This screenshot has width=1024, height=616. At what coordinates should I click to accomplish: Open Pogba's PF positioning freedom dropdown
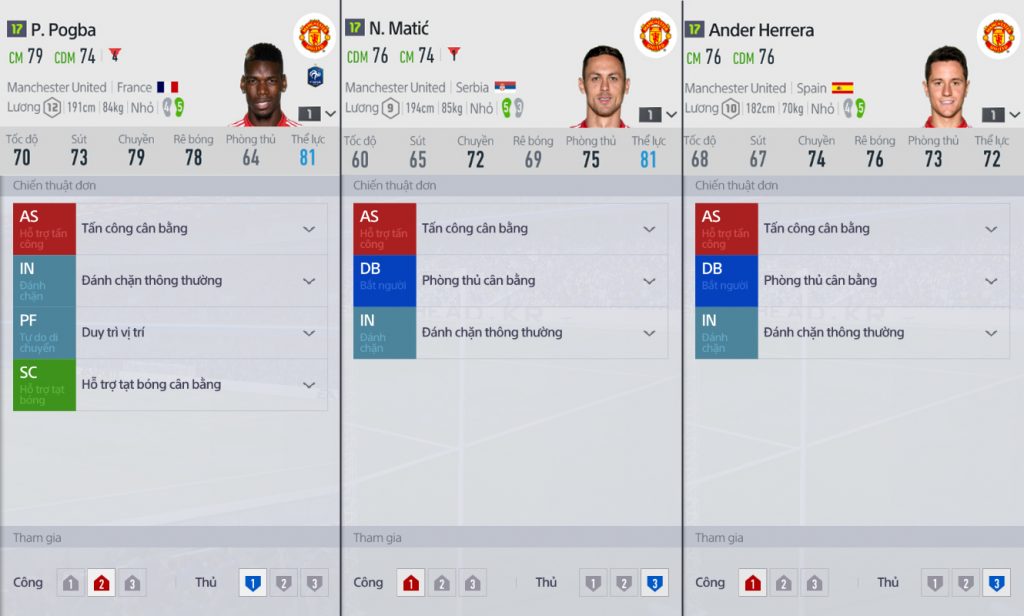[x=309, y=333]
